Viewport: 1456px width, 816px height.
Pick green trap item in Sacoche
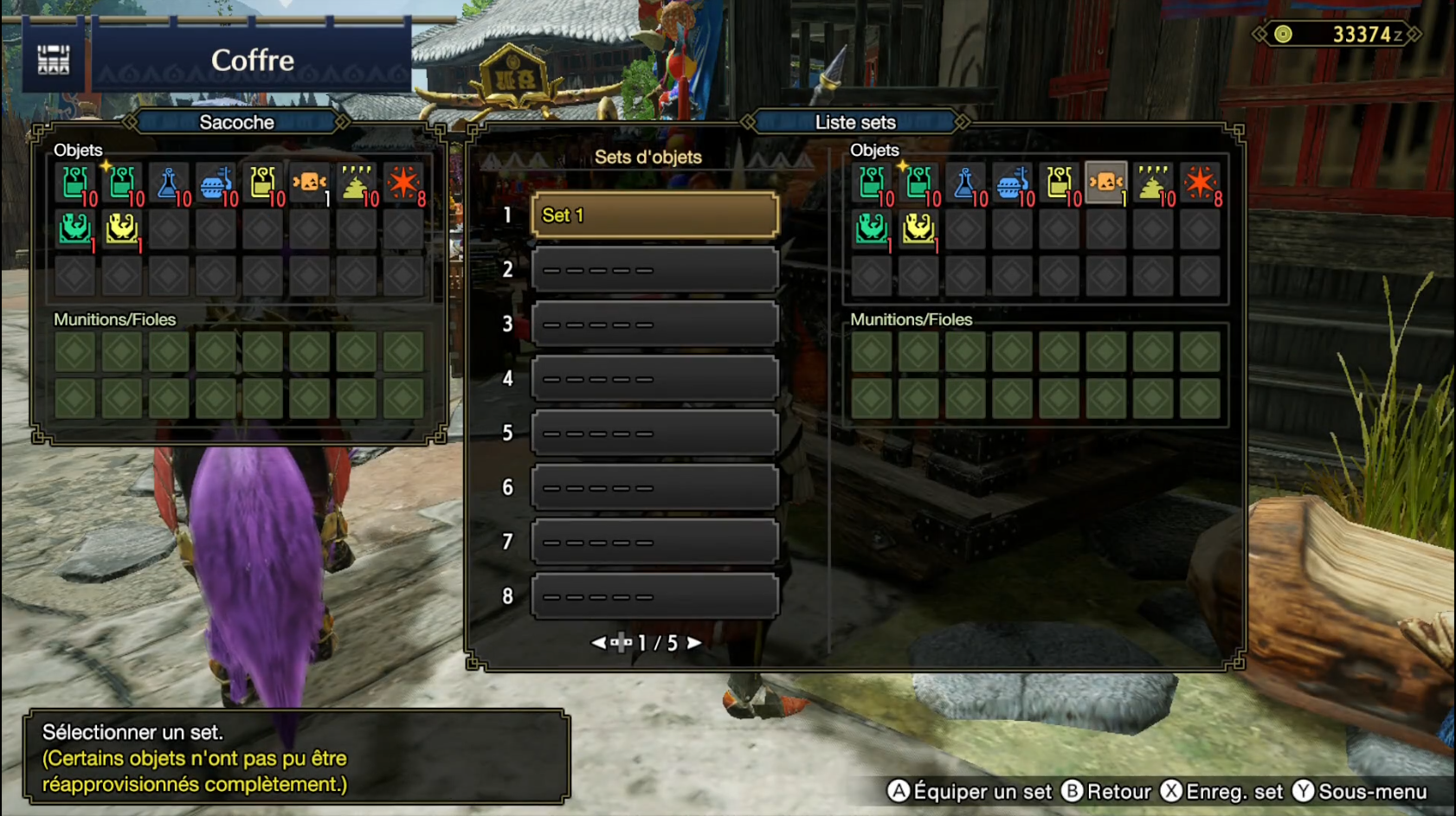(75, 229)
